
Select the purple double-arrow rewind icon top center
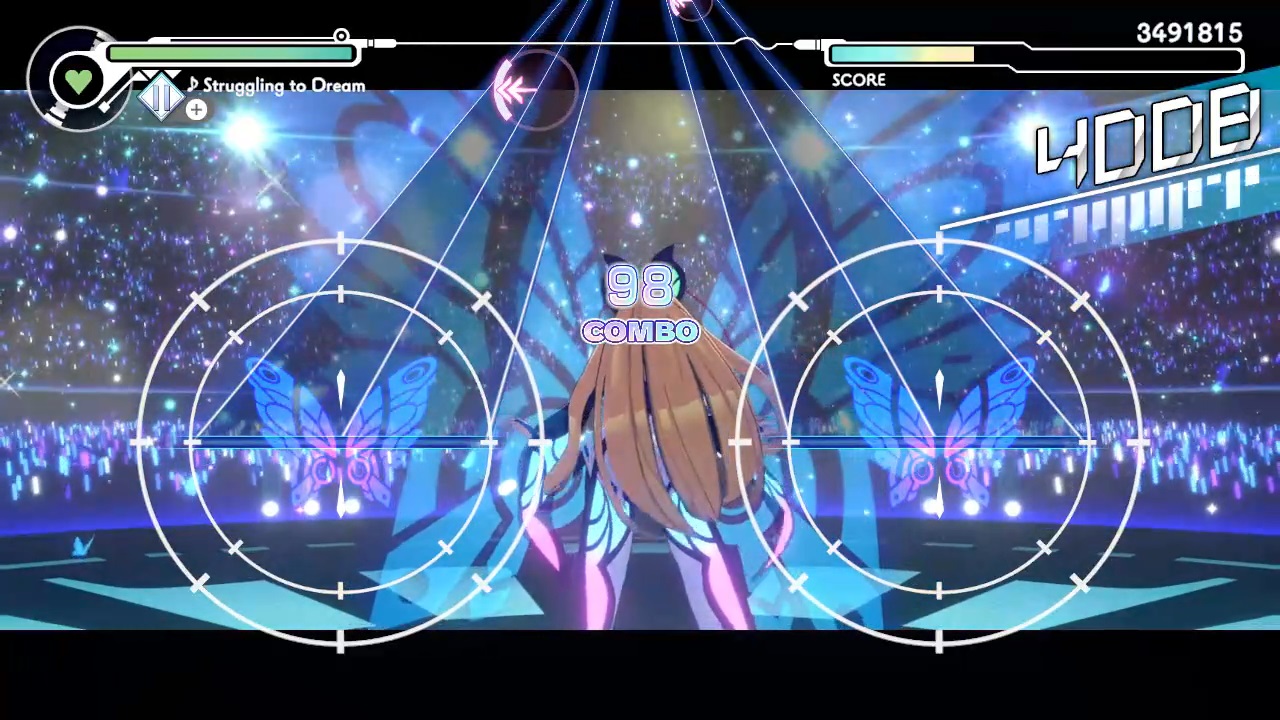pyautogui.click(x=516, y=90)
